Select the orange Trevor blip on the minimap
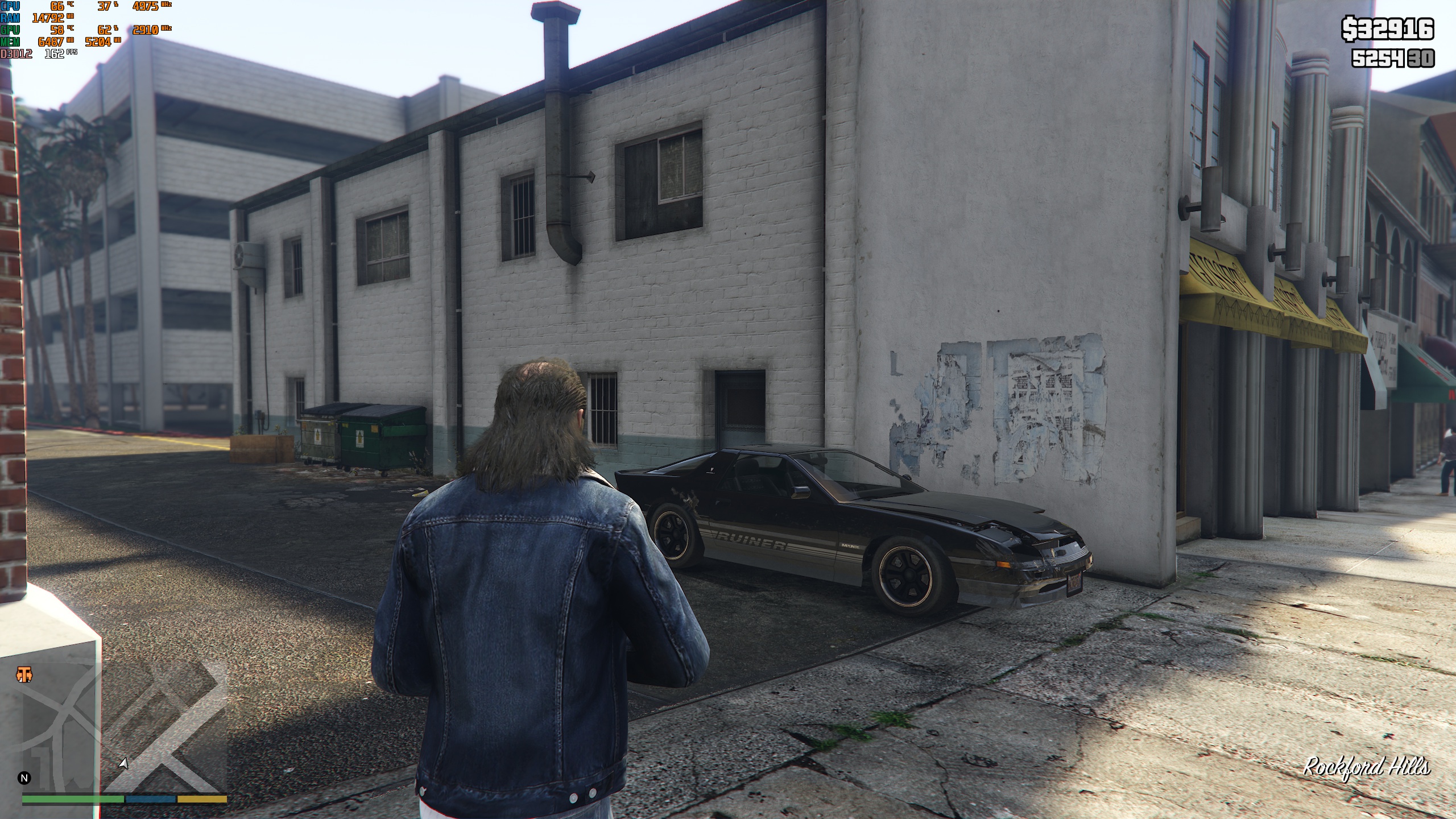The width and height of the screenshot is (1456, 819). point(24,674)
